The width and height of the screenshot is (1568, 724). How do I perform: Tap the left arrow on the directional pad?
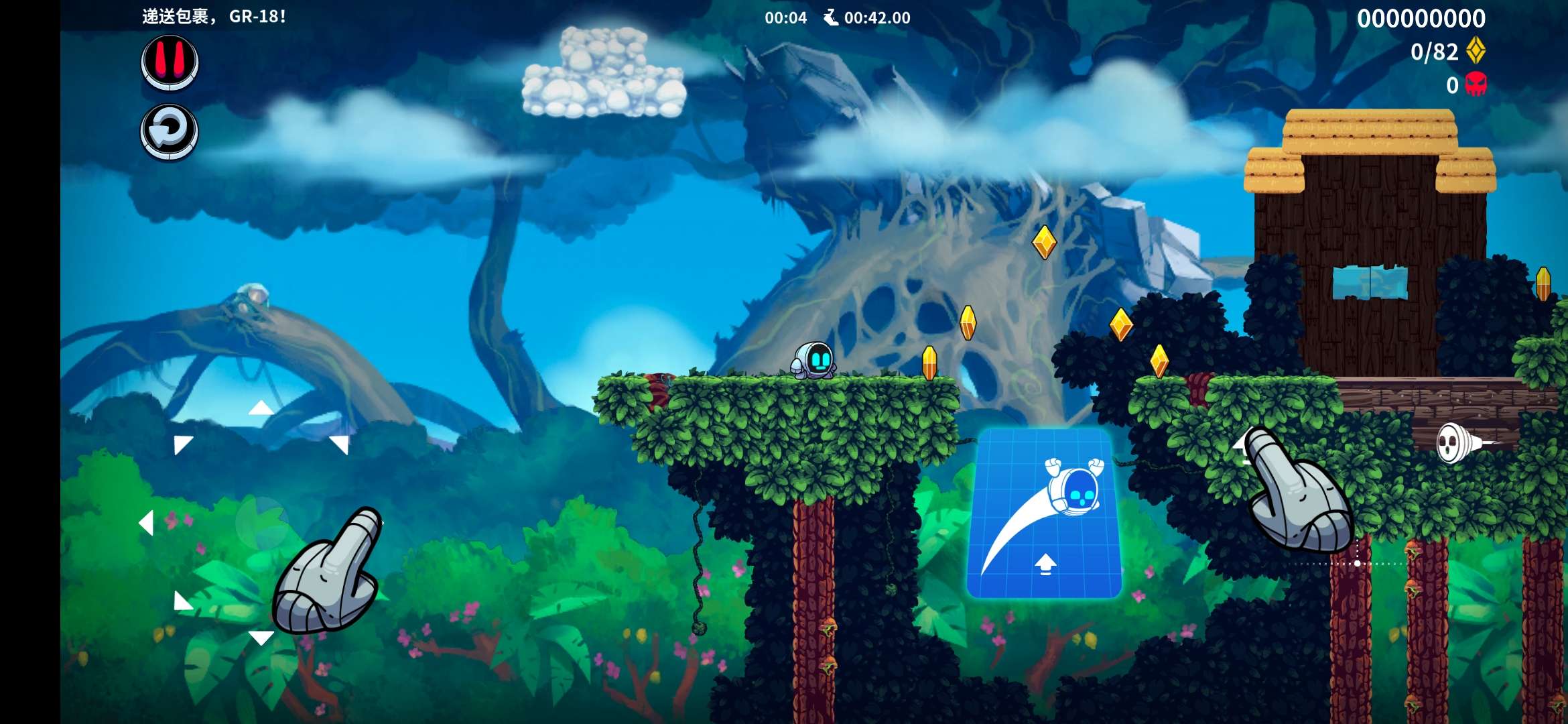tap(146, 523)
